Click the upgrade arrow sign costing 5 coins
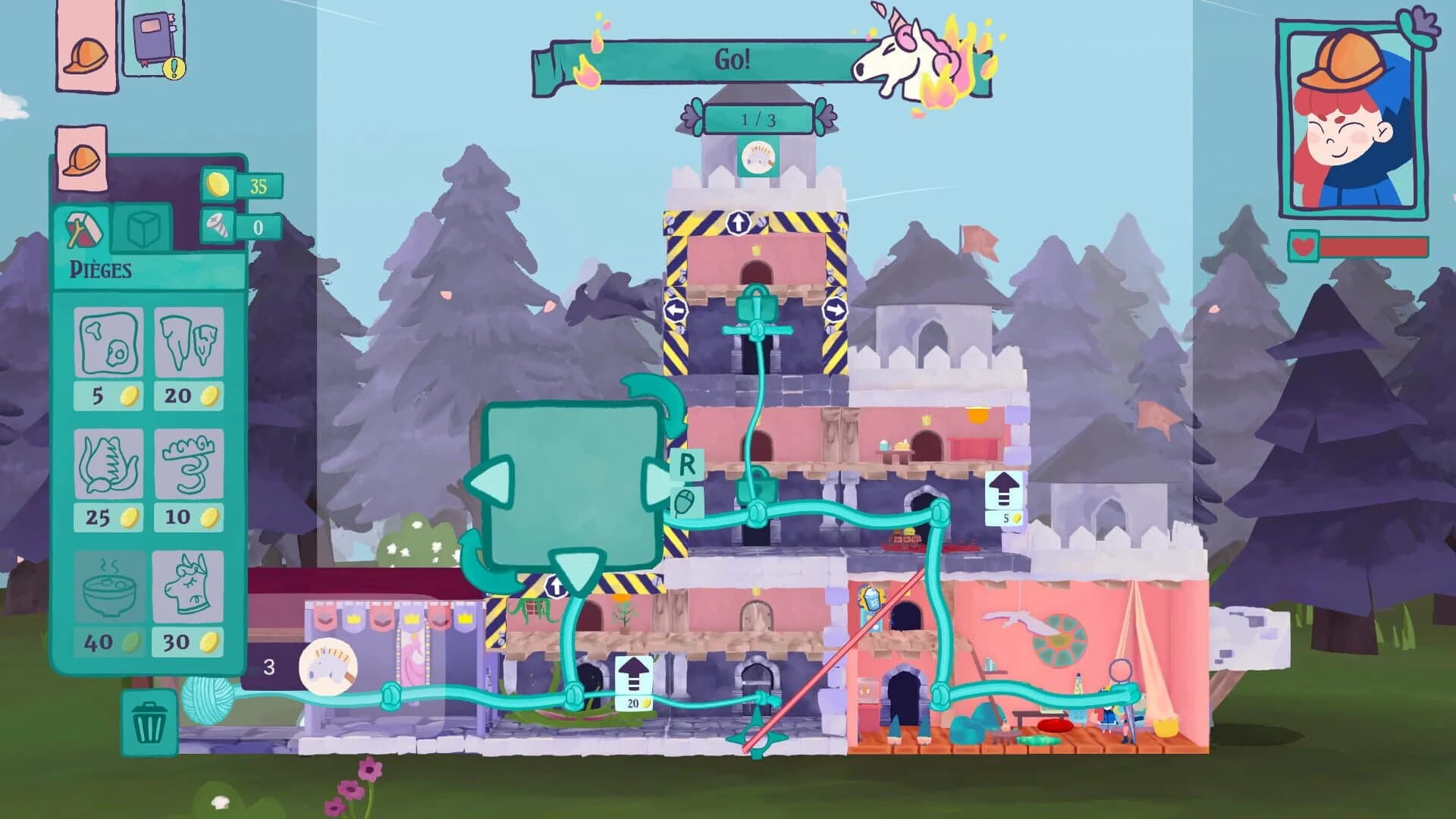 pos(1003,489)
